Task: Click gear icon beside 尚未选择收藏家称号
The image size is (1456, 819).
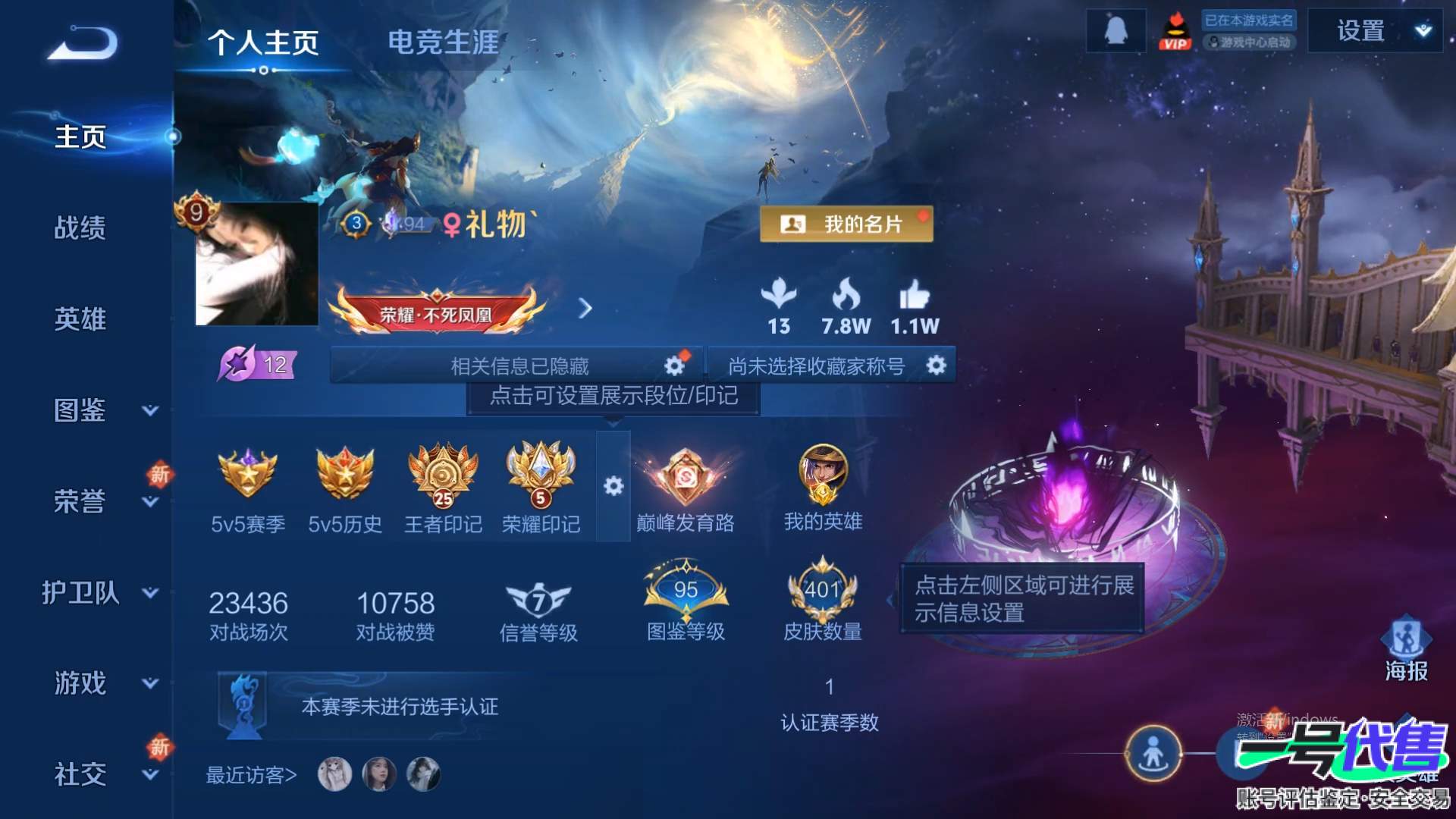Action: tap(936, 366)
